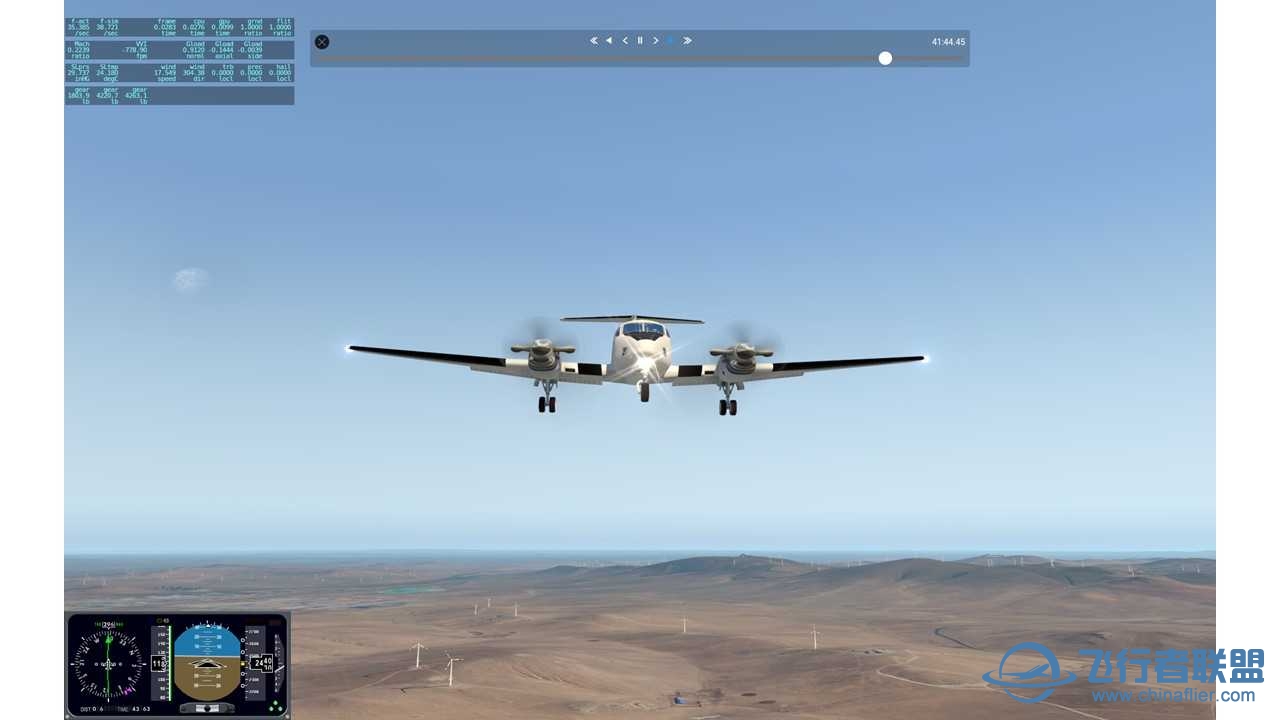This screenshot has width=1280, height=720.
Task: Close the replay control bar
Action: click(x=322, y=42)
